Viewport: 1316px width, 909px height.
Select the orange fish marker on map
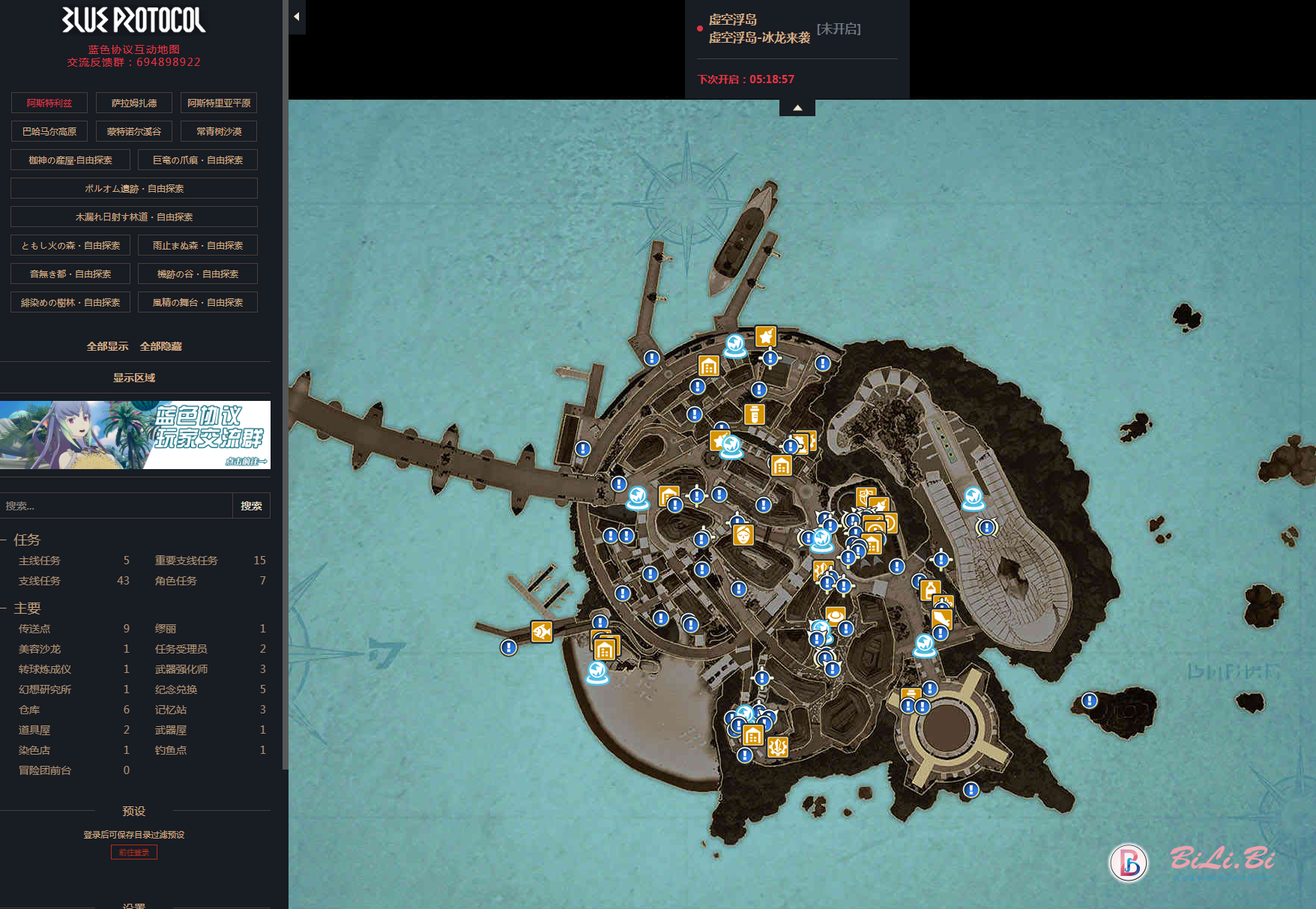pyautogui.click(x=542, y=632)
